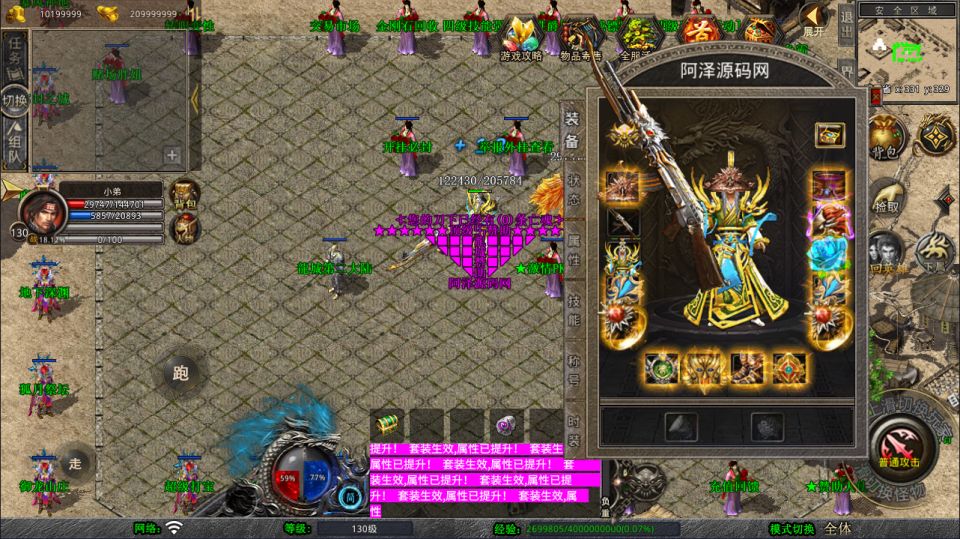Toggle the 走 walk button

click(74, 462)
